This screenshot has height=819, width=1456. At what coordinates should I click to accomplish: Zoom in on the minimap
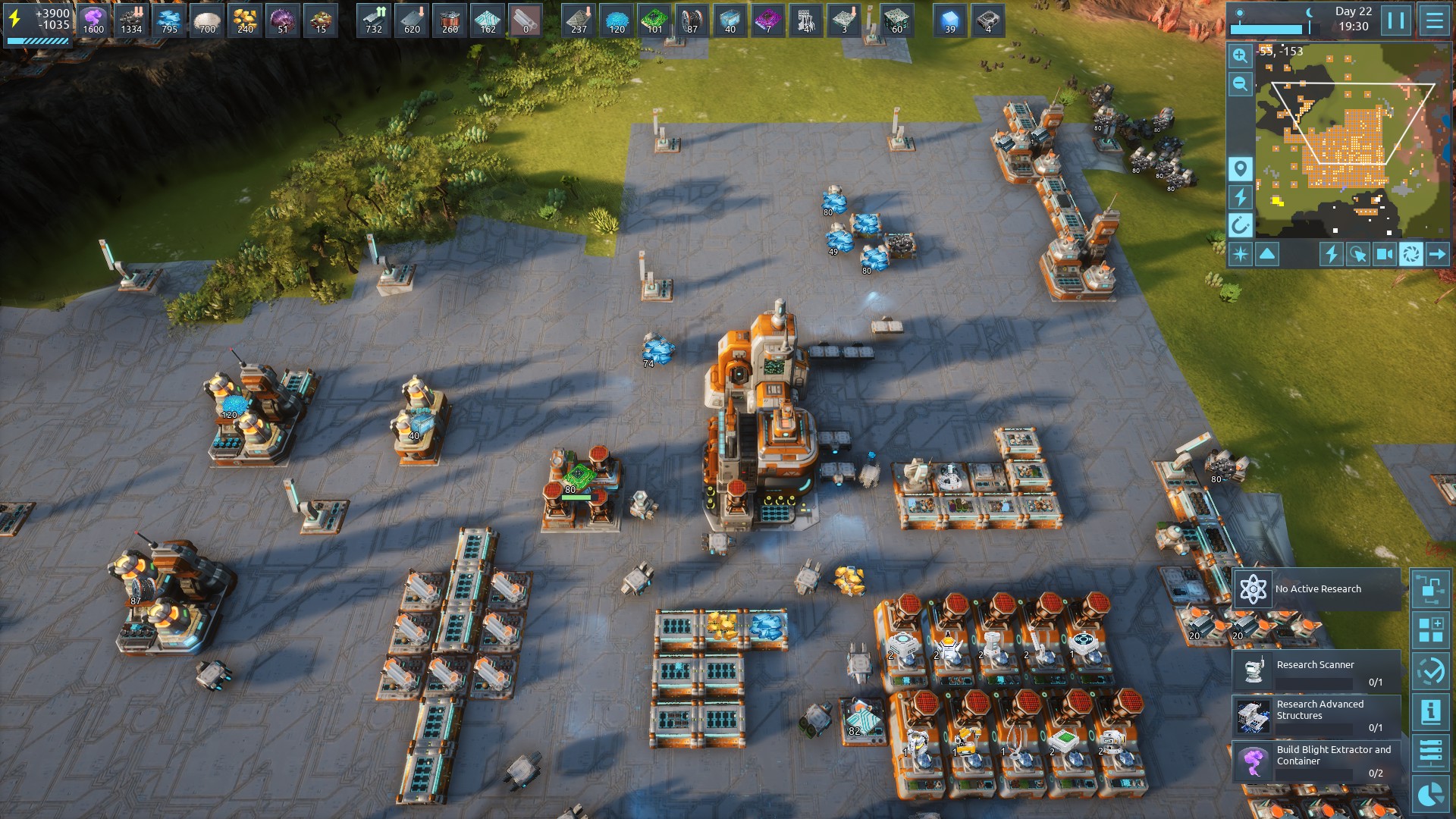[1241, 55]
